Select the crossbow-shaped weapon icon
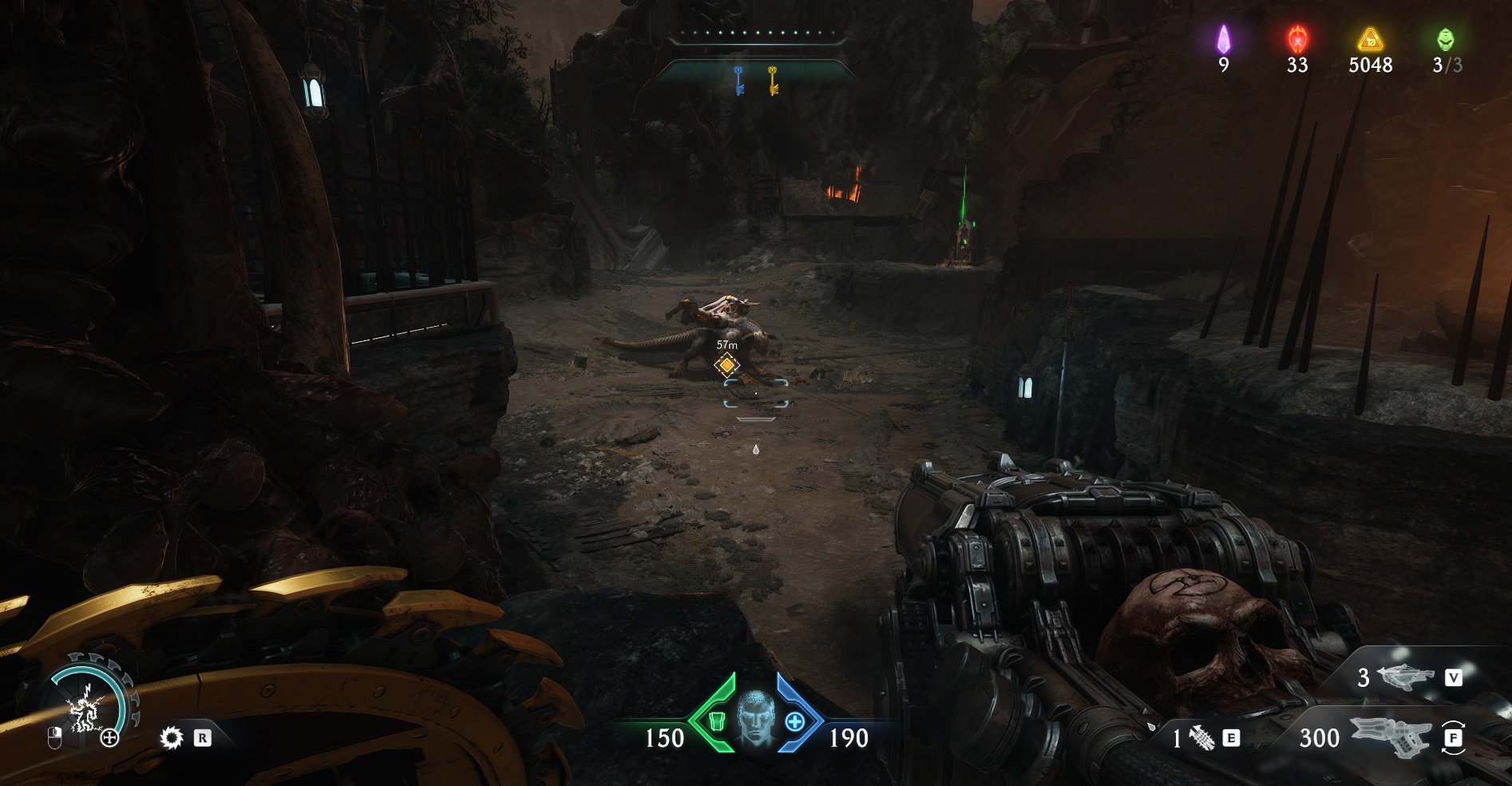Screen dimensions: 1512x786 pyautogui.click(x=1405, y=677)
